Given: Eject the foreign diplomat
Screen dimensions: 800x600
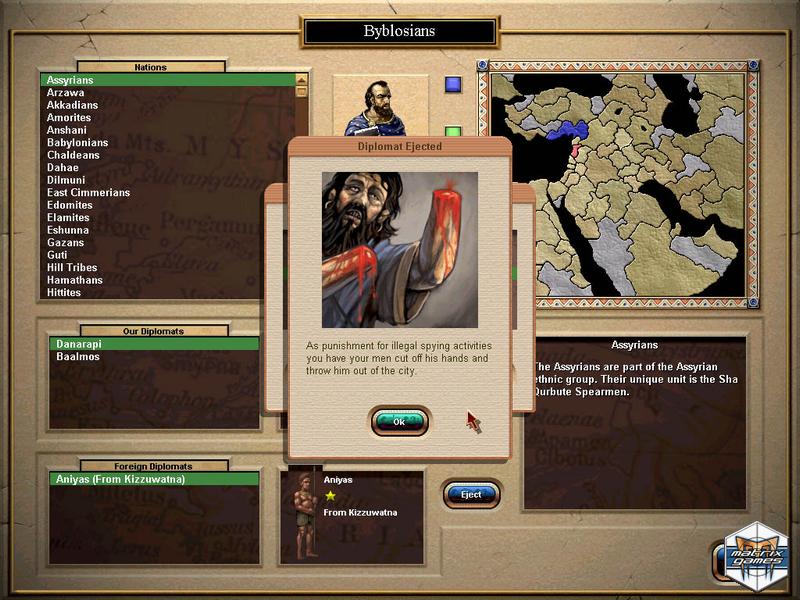Looking at the screenshot, I should (x=471, y=494).
